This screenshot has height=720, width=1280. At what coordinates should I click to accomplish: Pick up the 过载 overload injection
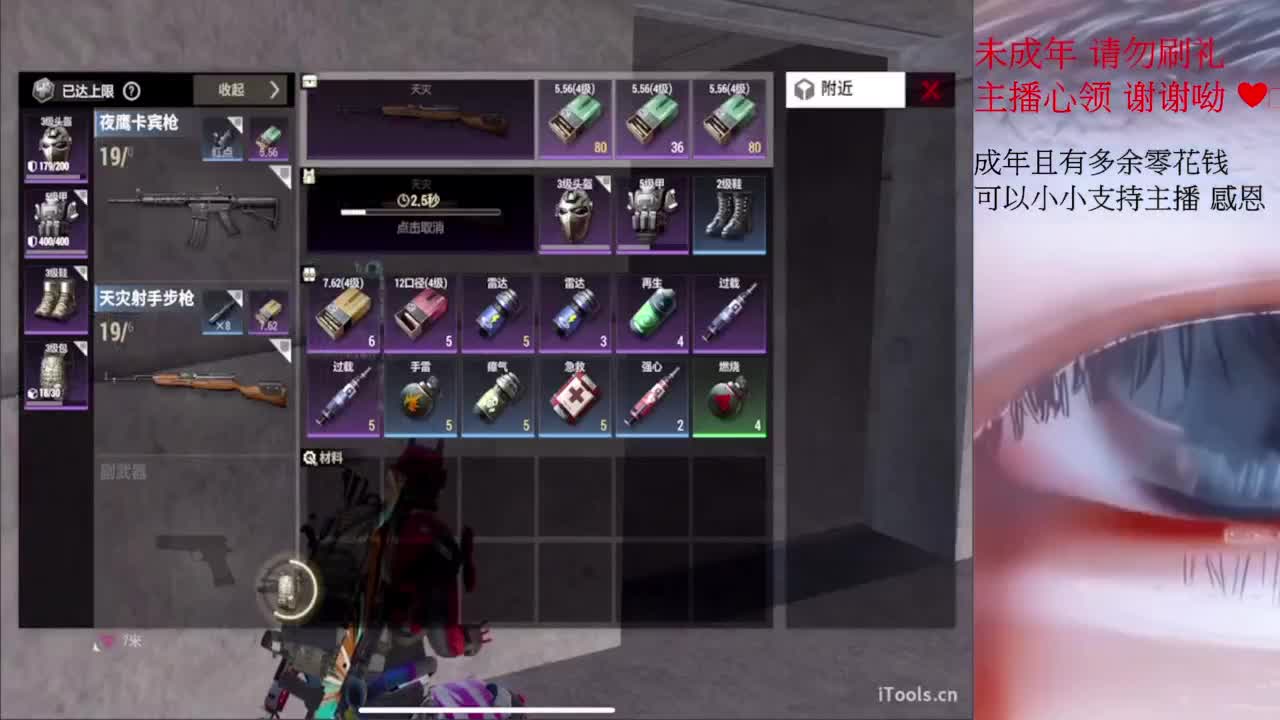[730, 312]
